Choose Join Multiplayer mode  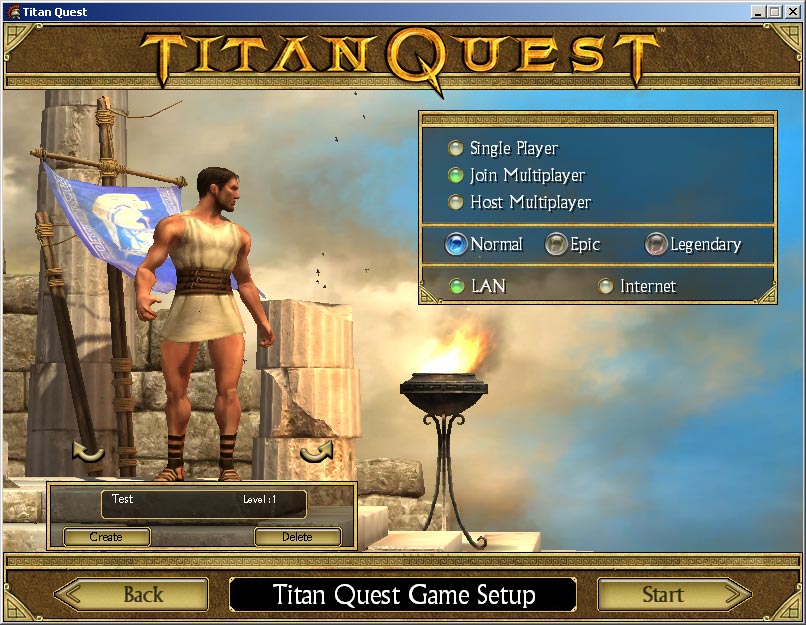(x=456, y=176)
